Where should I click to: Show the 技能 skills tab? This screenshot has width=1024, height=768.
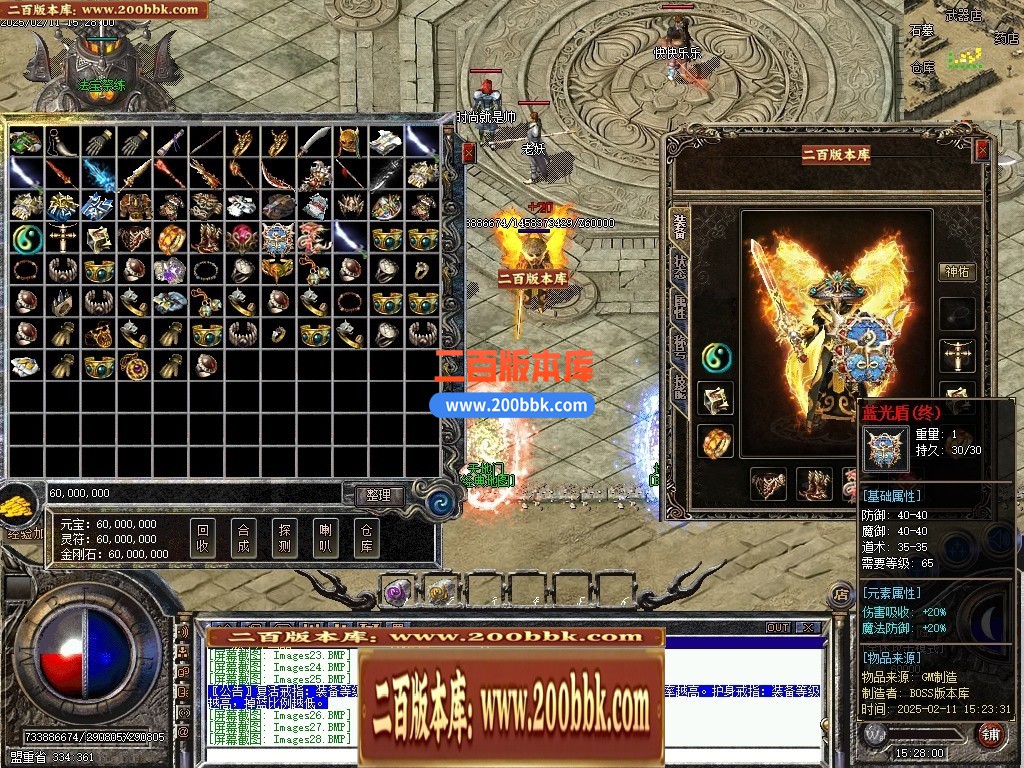(x=680, y=386)
